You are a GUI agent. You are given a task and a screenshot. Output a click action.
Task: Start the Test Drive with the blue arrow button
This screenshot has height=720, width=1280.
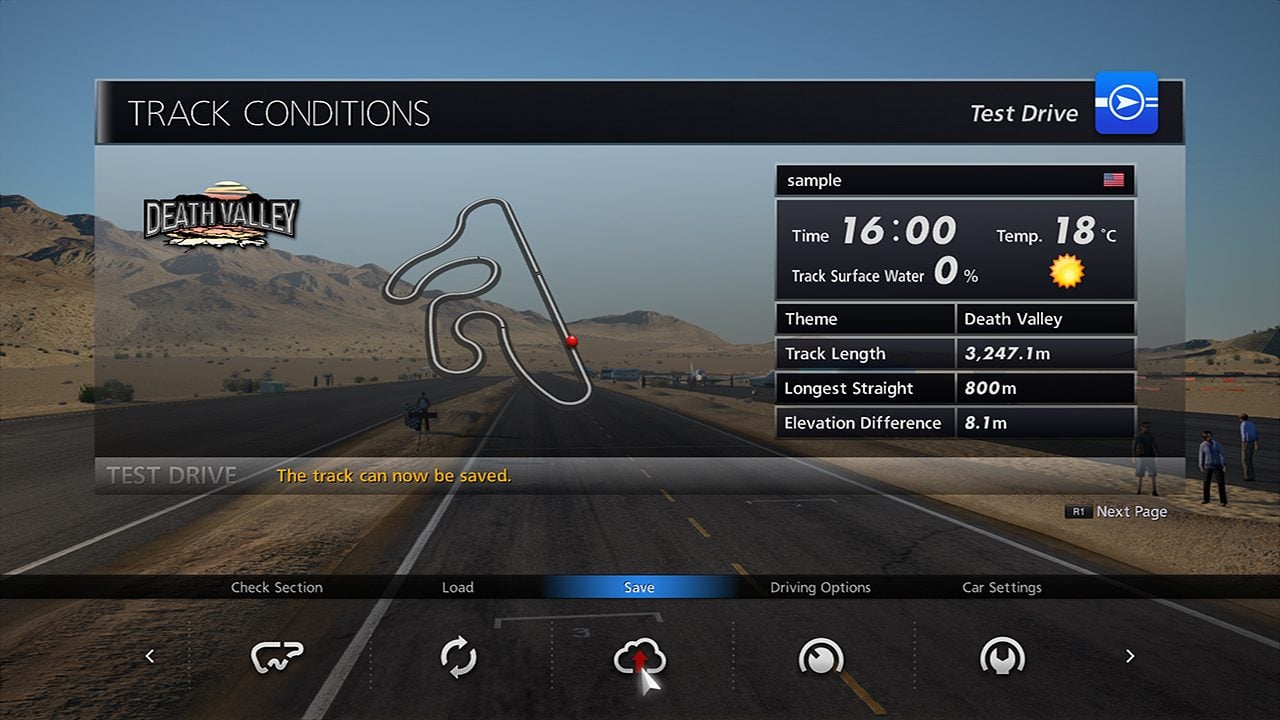click(x=1126, y=103)
